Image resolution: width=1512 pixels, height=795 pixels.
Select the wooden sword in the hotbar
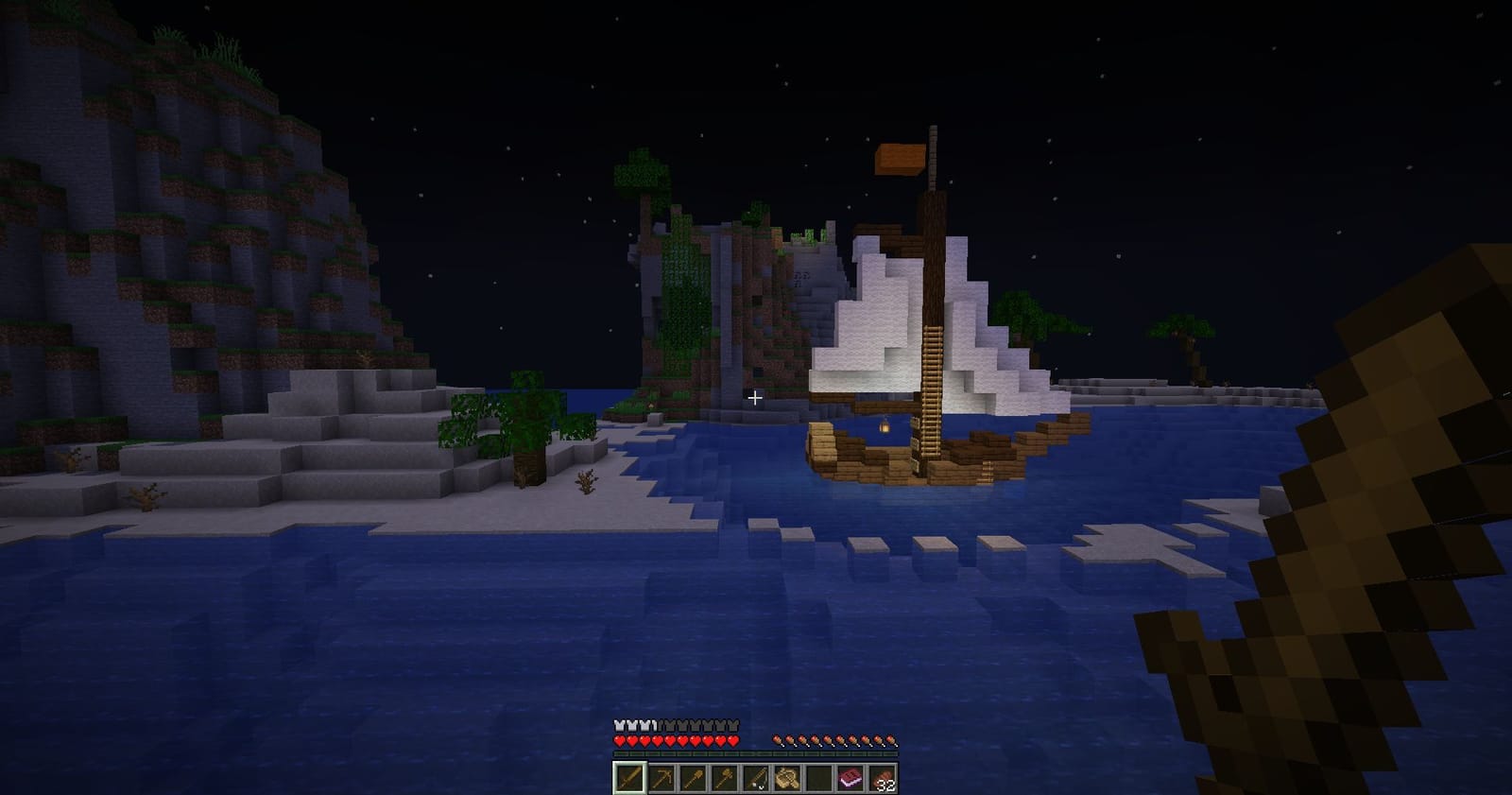628,777
